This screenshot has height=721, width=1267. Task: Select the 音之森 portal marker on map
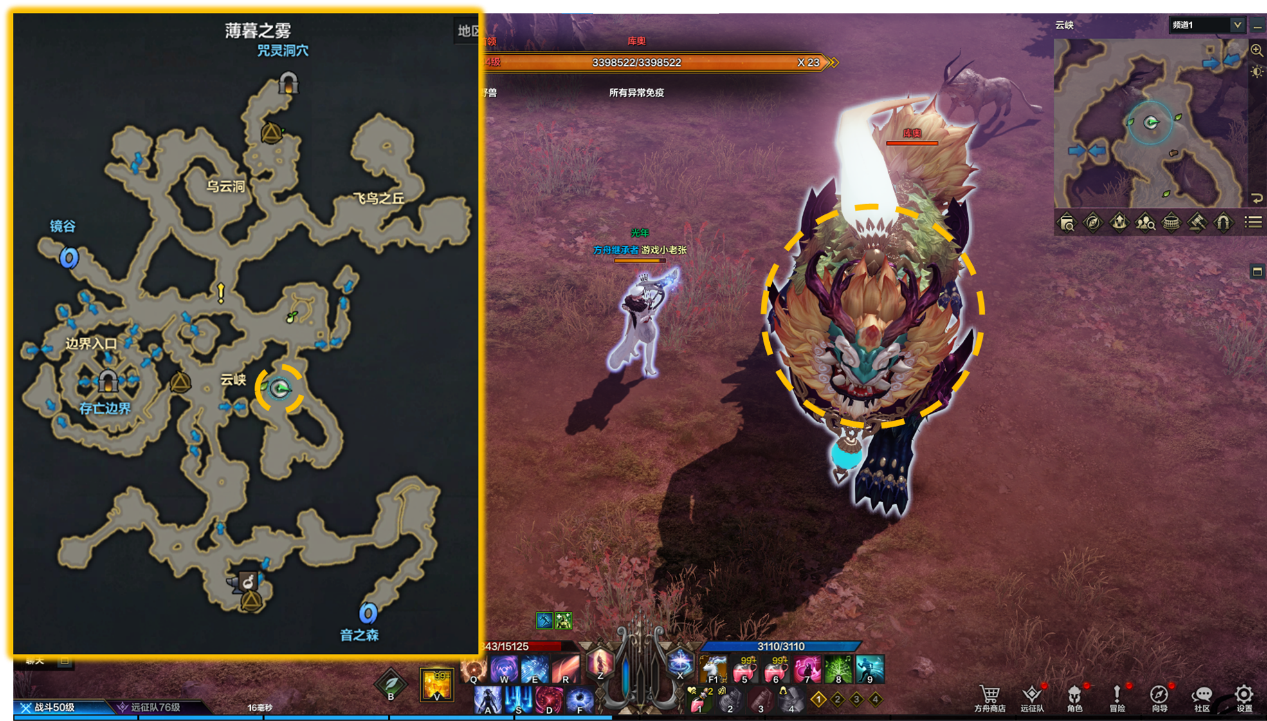pyautogui.click(x=368, y=611)
